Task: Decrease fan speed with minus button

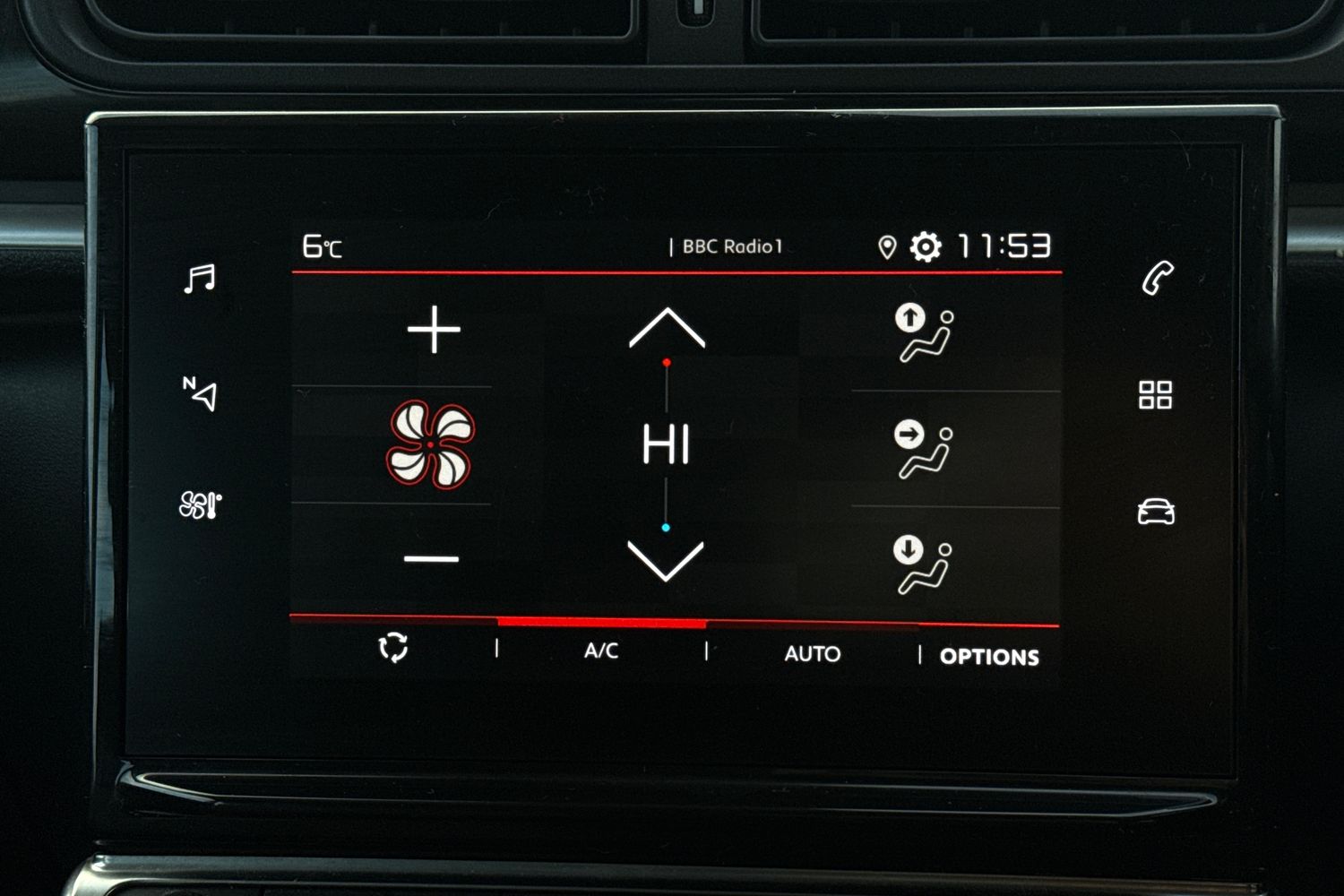Action: pyautogui.click(x=431, y=559)
